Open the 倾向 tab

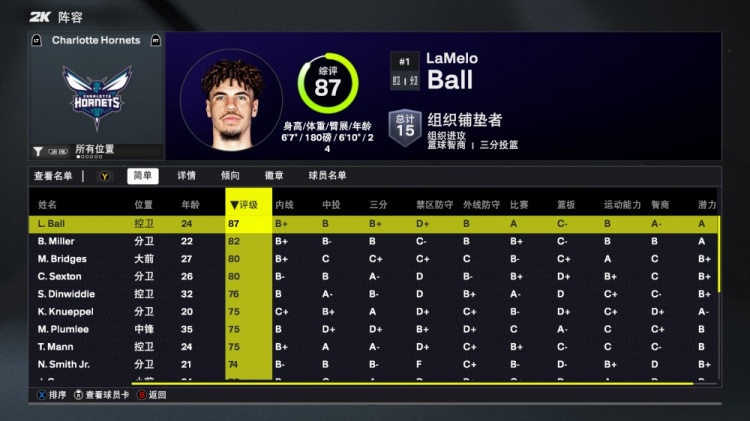pos(230,176)
